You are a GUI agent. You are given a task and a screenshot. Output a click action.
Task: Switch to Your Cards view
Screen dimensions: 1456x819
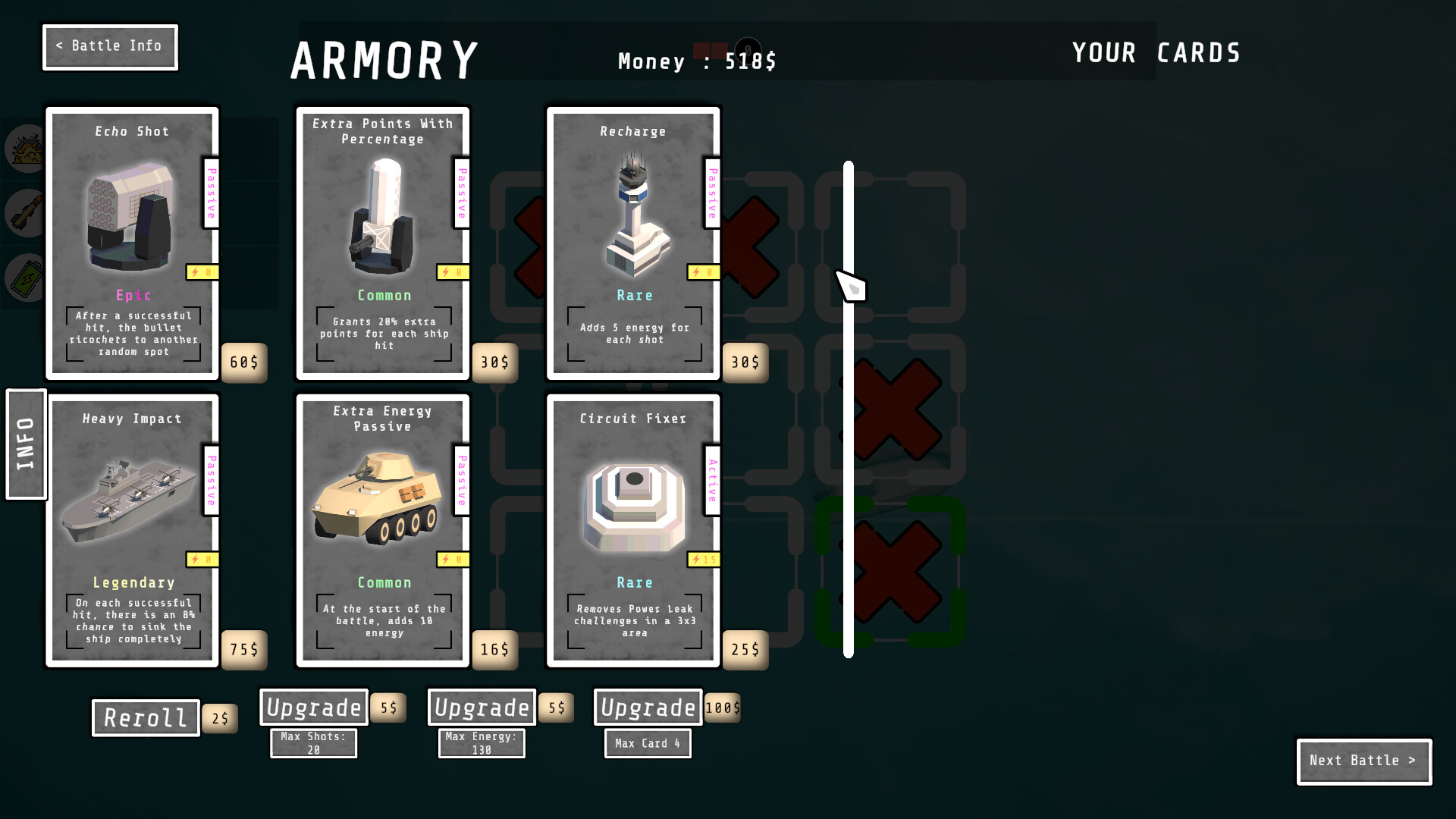point(1156,52)
